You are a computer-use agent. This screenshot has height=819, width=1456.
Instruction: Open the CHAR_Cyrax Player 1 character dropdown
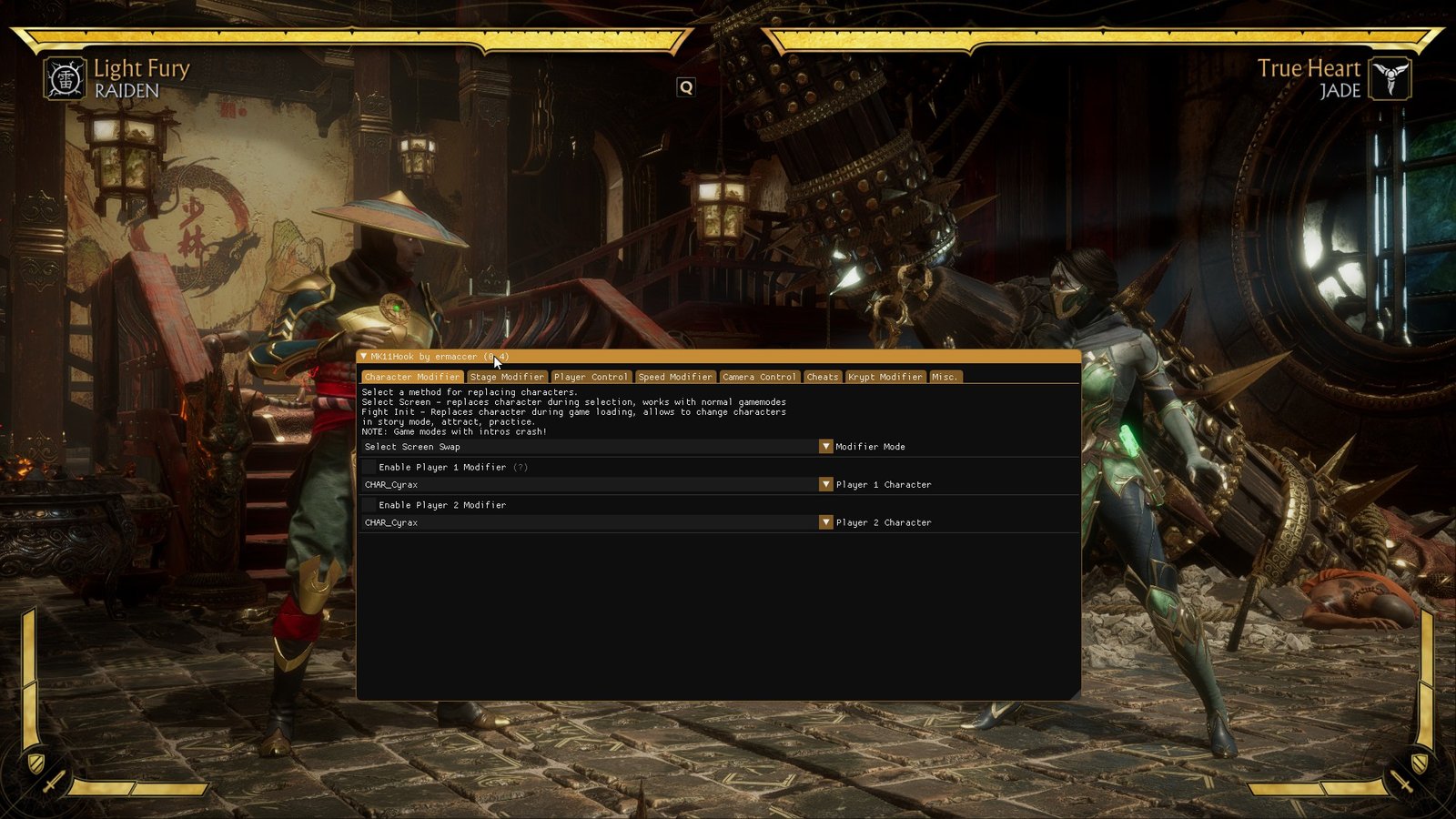click(591, 484)
